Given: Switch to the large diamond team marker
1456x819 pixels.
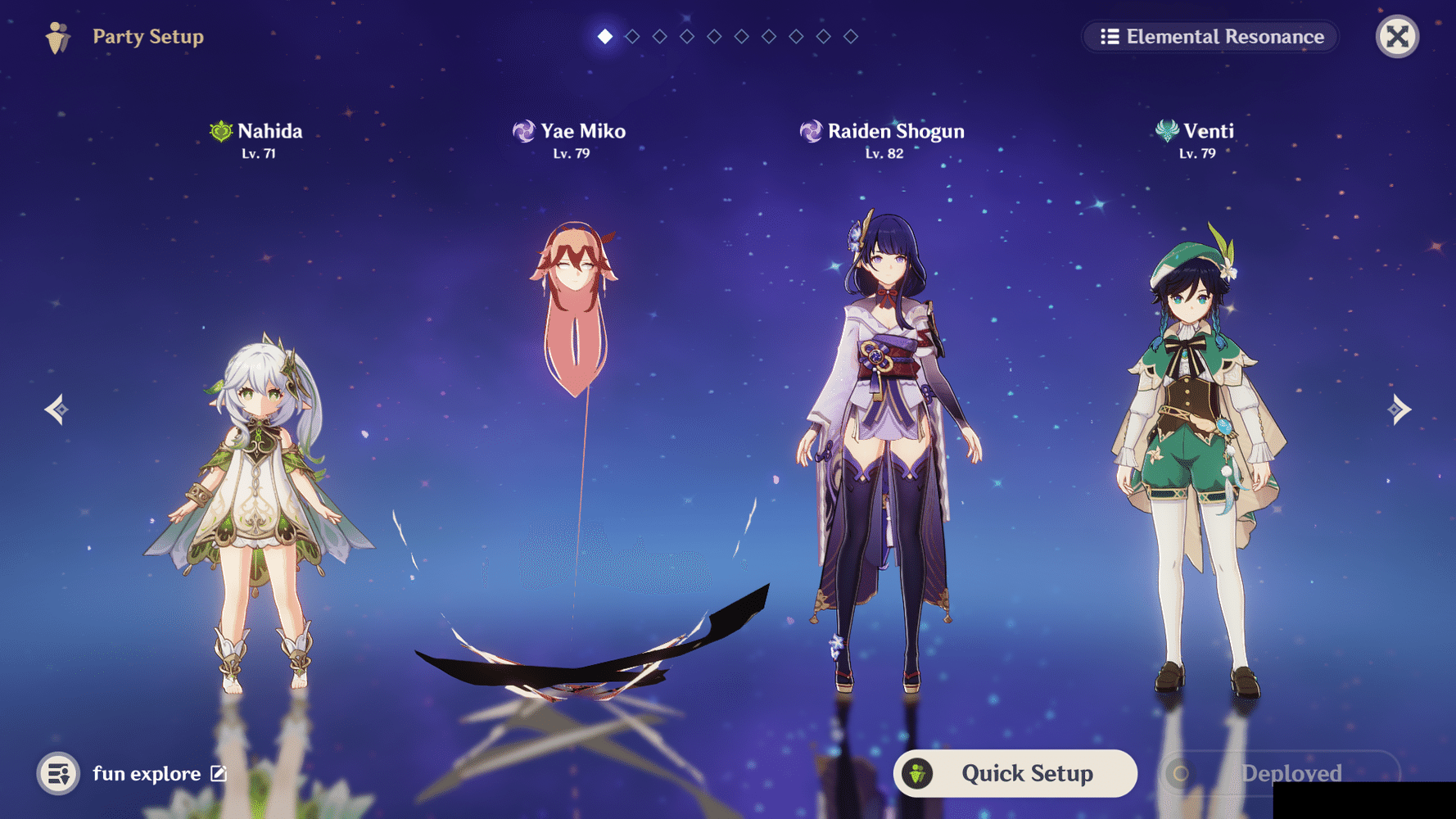Looking at the screenshot, I should click(604, 36).
